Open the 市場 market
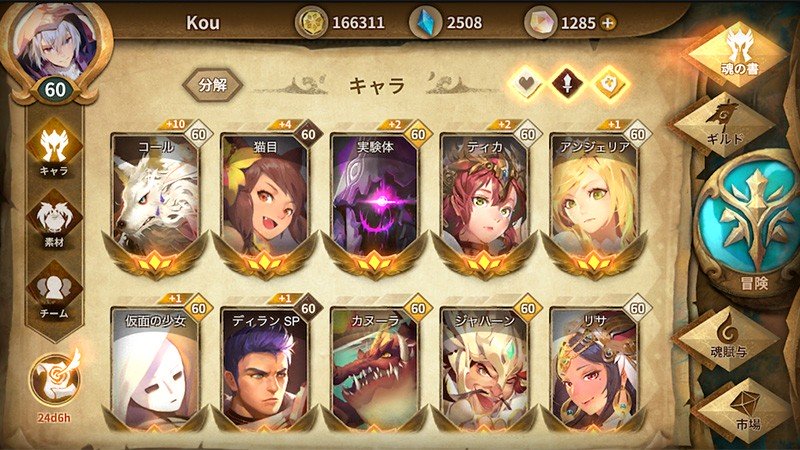This screenshot has width=800, height=450. 740,405
